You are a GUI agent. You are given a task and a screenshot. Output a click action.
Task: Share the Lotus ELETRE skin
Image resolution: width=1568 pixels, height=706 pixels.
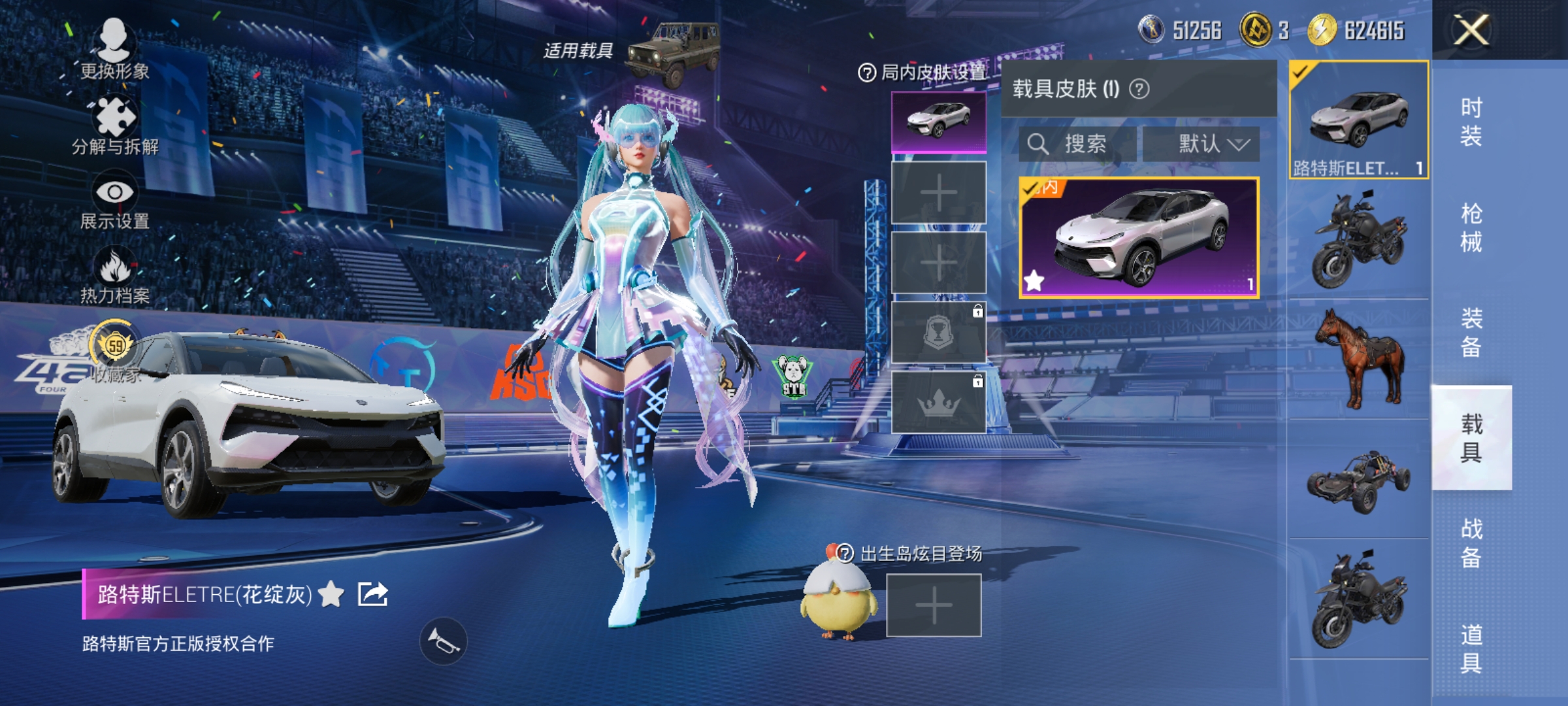pos(373,594)
